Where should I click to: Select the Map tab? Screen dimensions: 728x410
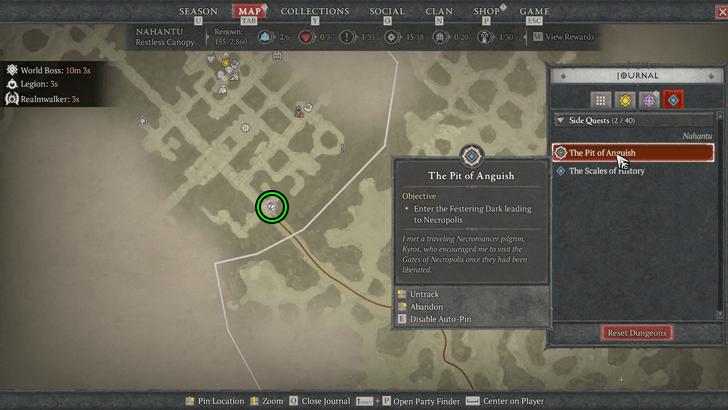pyautogui.click(x=248, y=11)
